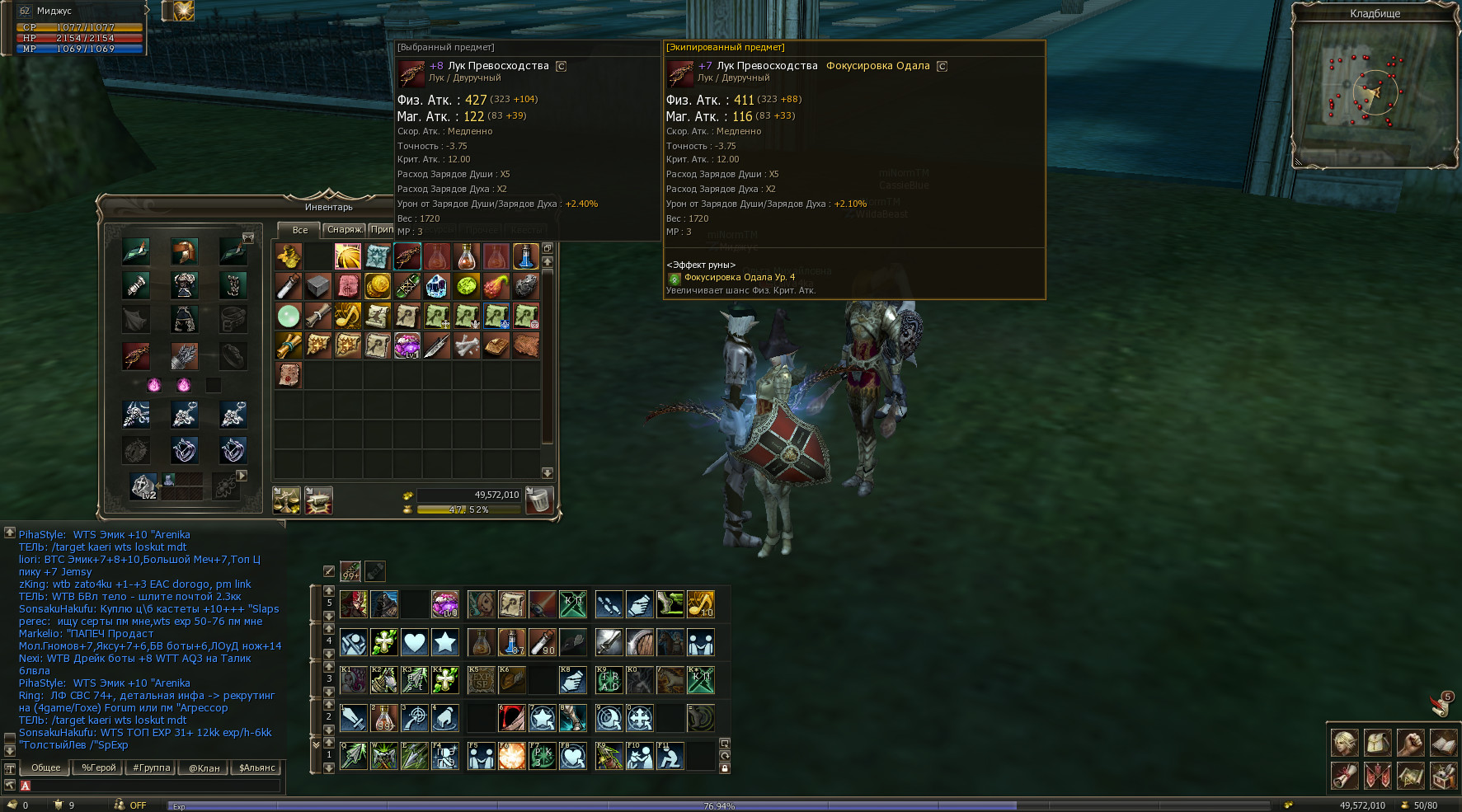The image size is (1462, 812).
Task: Select the bow in the inventory grid
Action: point(407,256)
